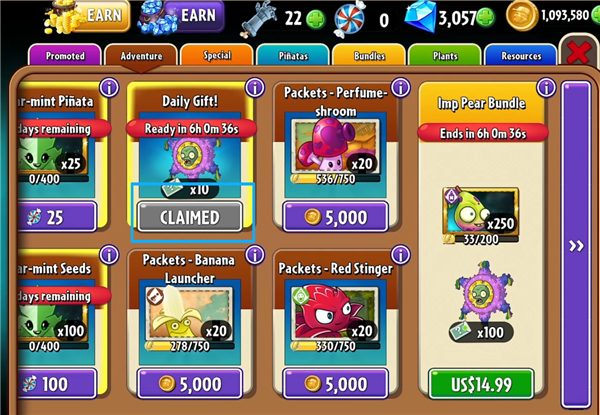Open info for Imp Pear Bundle
This screenshot has width=600, height=415.
(547, 89)
